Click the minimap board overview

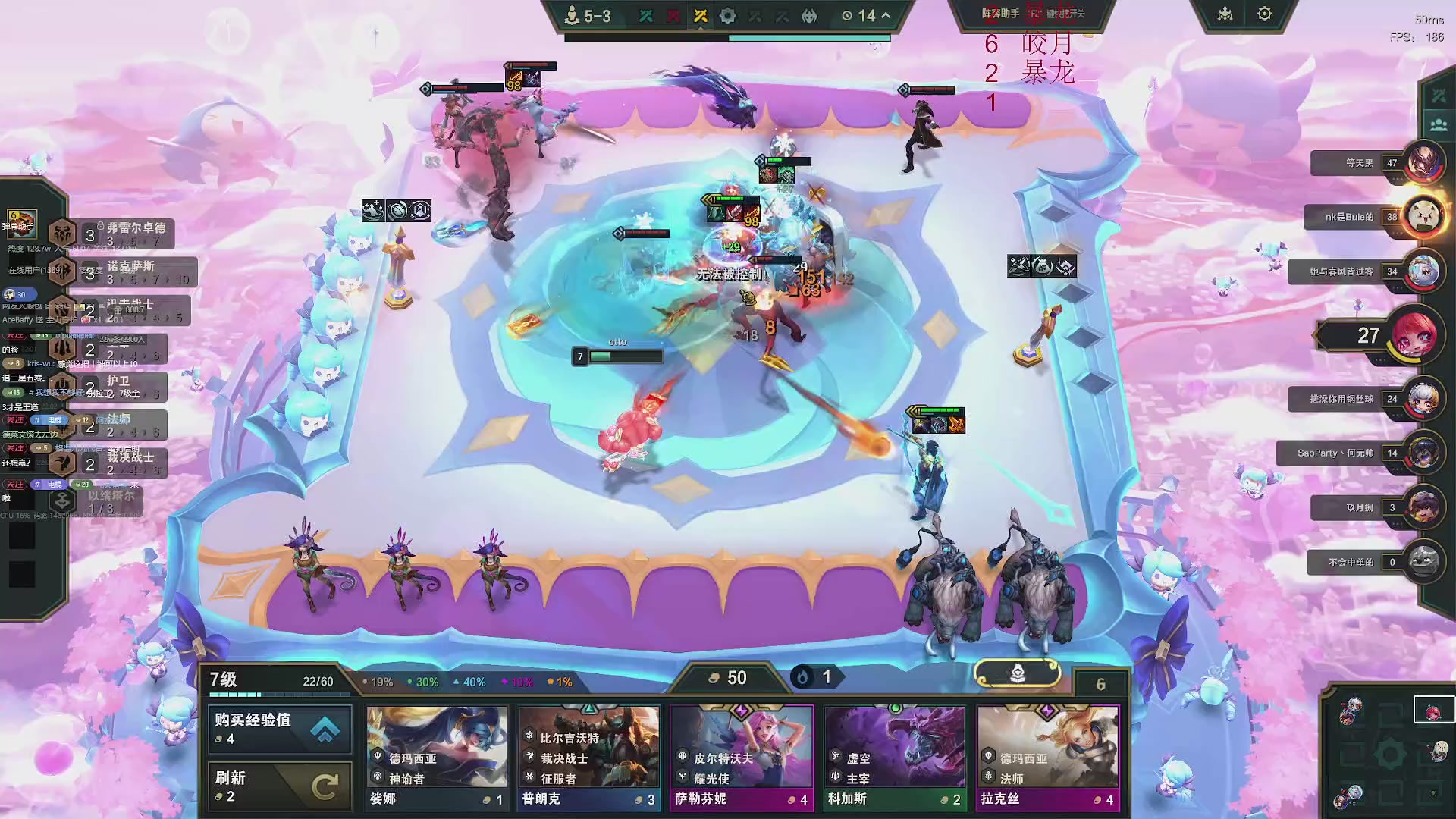1389,755
